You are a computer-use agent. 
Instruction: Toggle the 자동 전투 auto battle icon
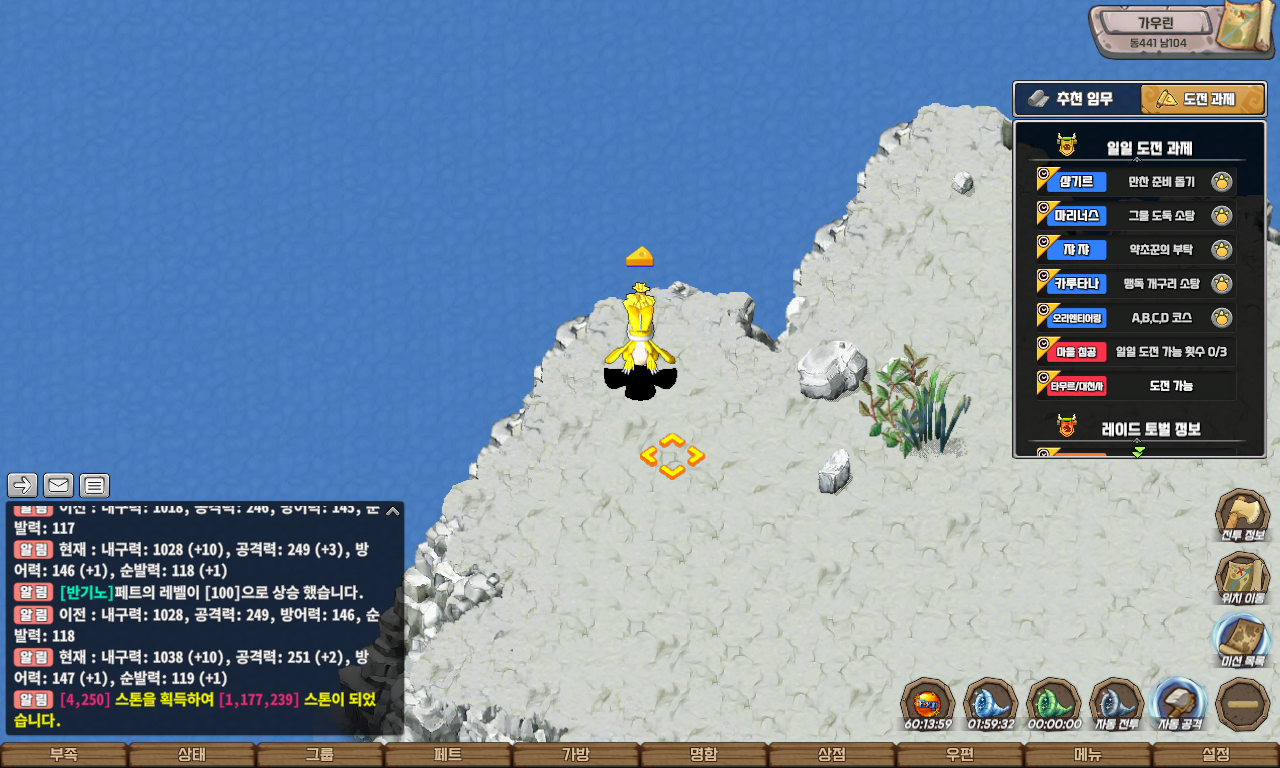pyautogui.click(x=1116, y=703)
